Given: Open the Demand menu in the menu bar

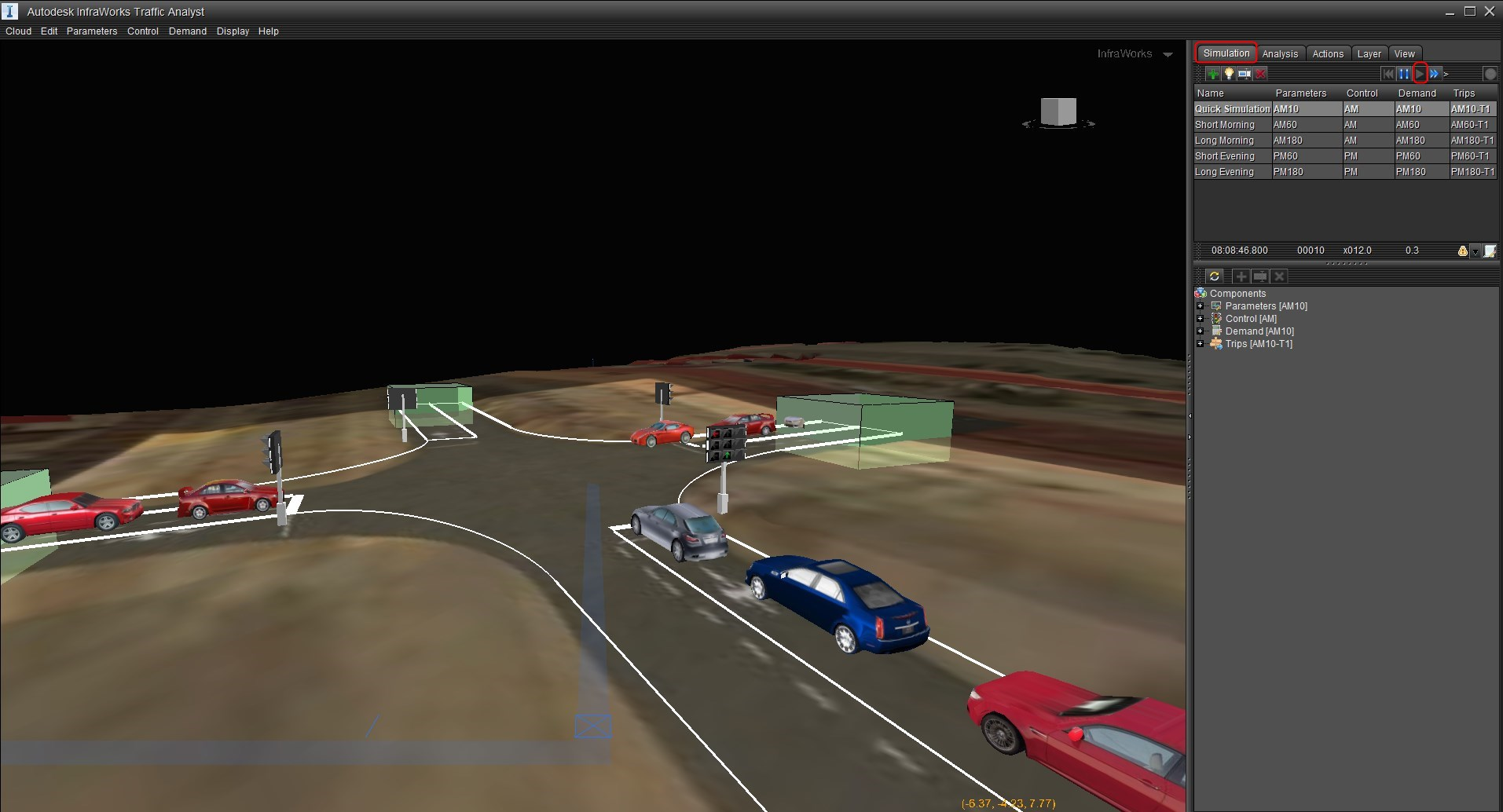Looking at the screenshot, I should click(x=187, y=31).
